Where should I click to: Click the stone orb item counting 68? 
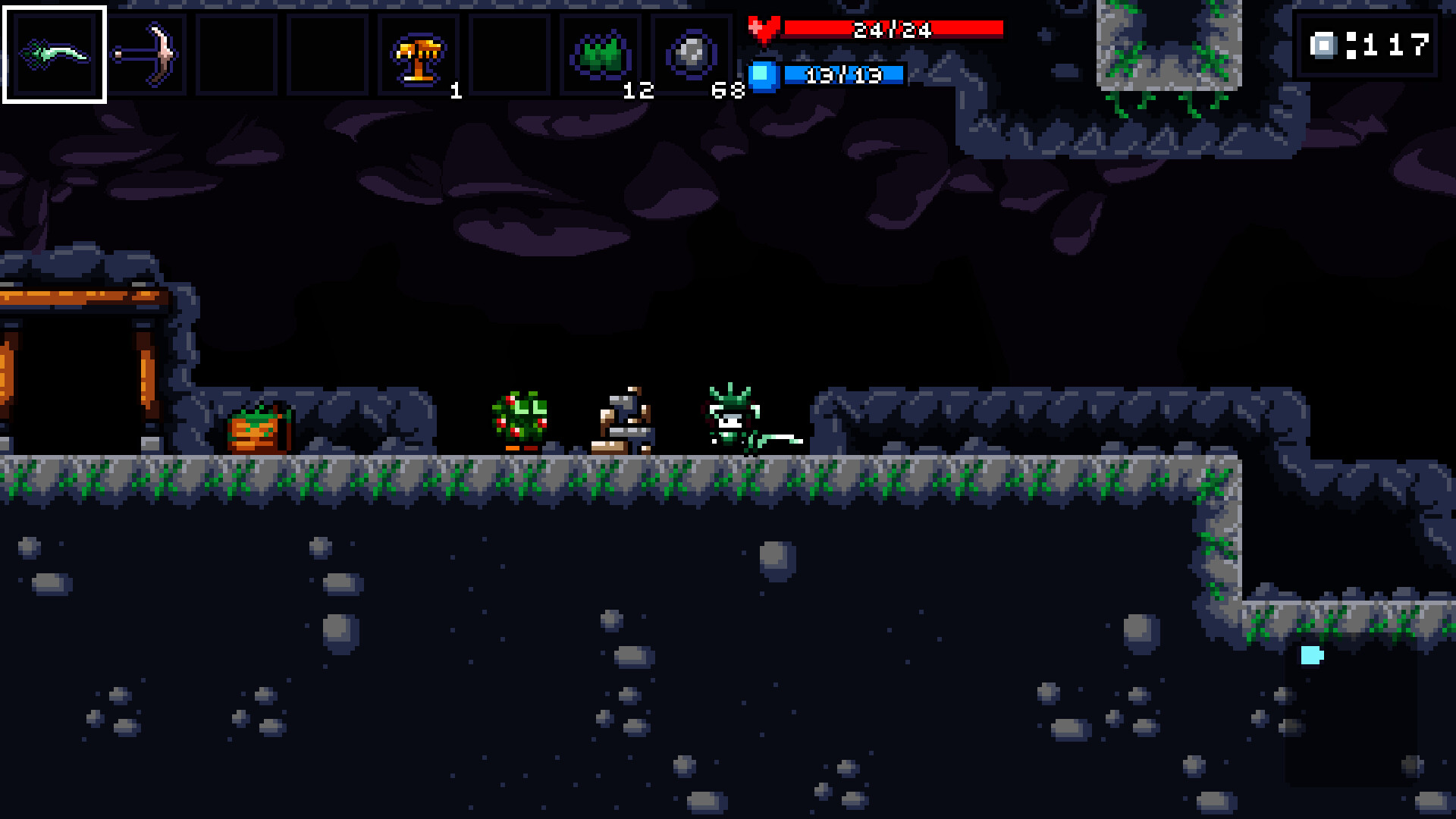click(692, 53)
